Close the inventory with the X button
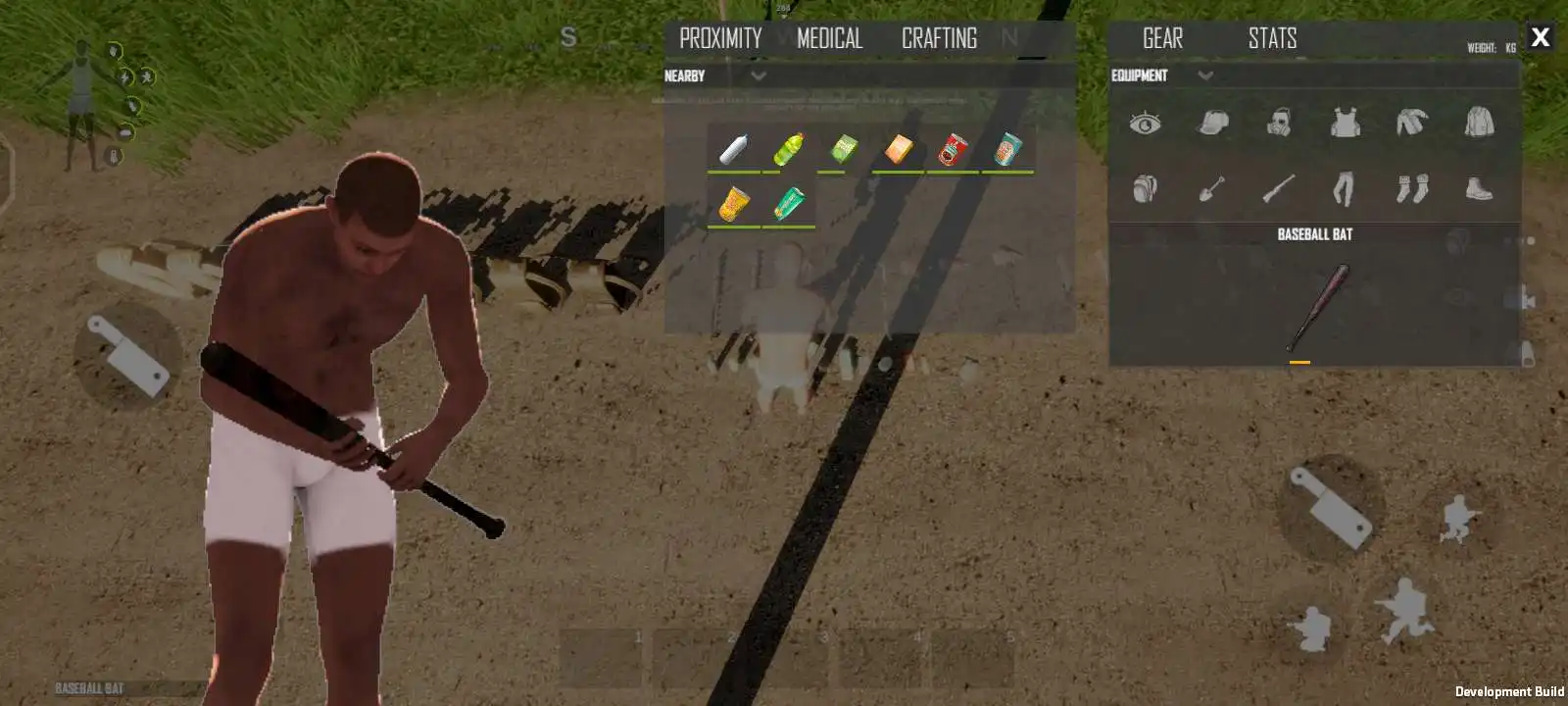The height and width of the screenshot is (706, 1568). coord(1540,37)
